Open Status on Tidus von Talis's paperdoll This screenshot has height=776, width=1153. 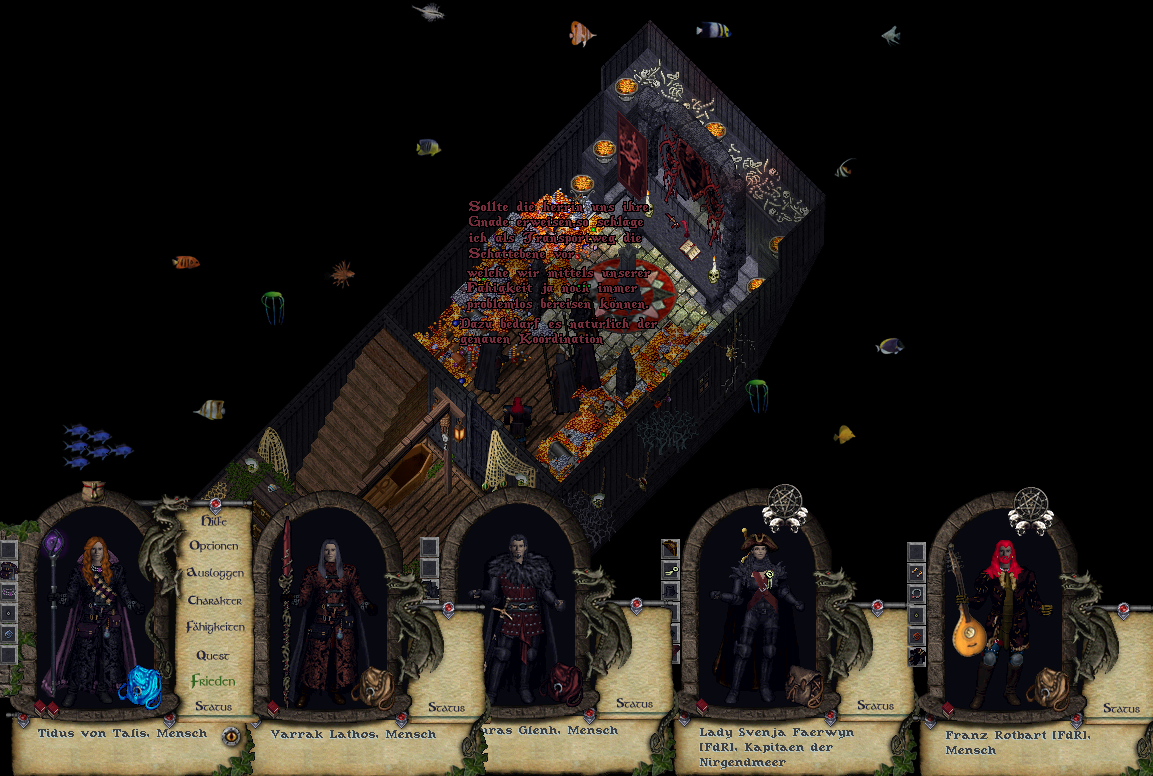coord(213,706)
